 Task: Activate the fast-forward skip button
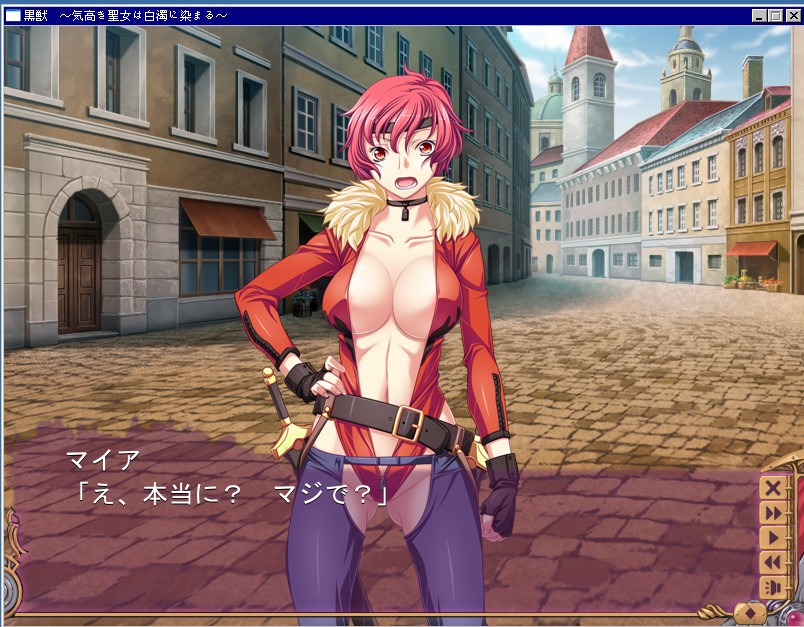coord(772,513)
